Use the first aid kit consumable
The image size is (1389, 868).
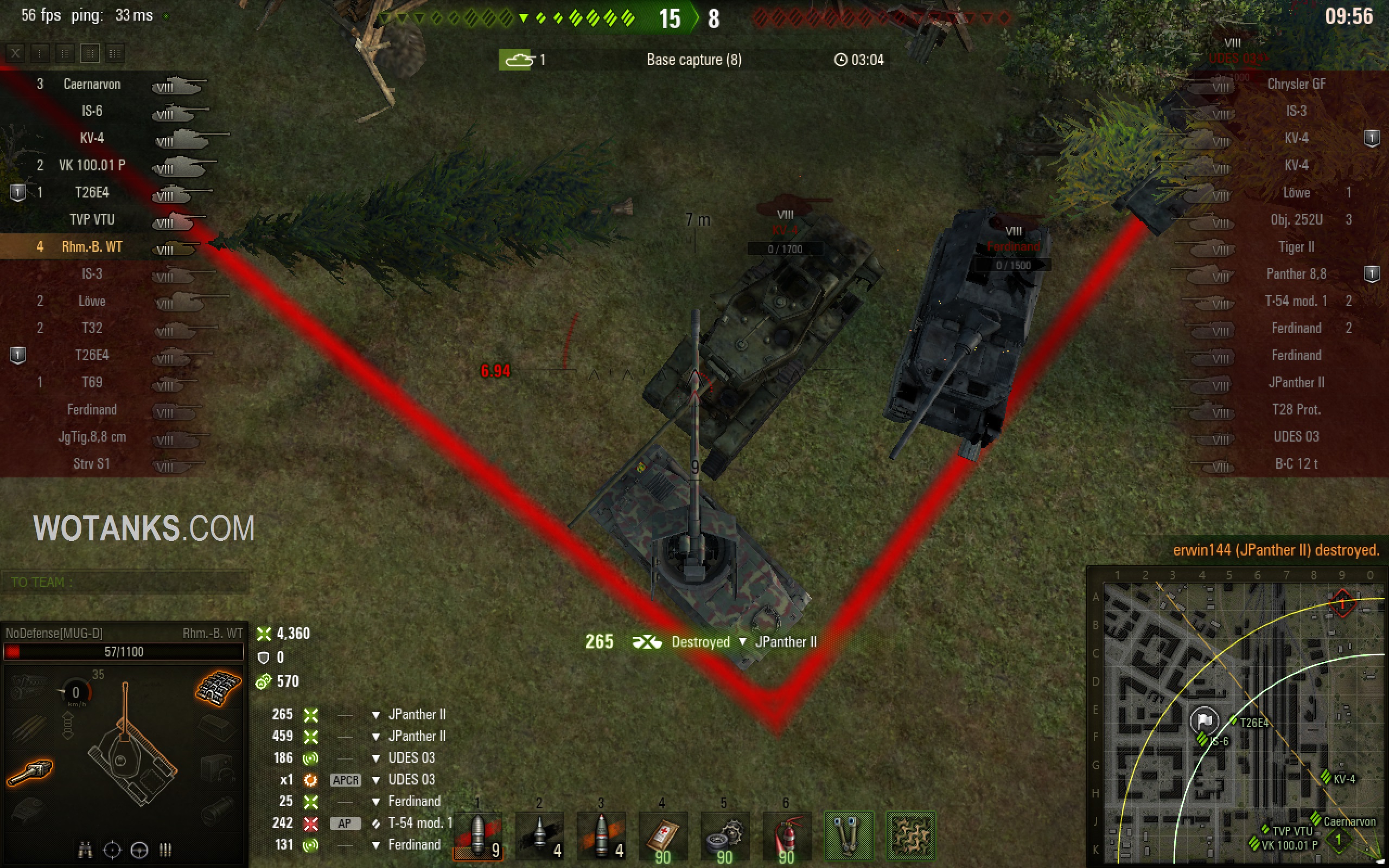click(x=663, y=835)
